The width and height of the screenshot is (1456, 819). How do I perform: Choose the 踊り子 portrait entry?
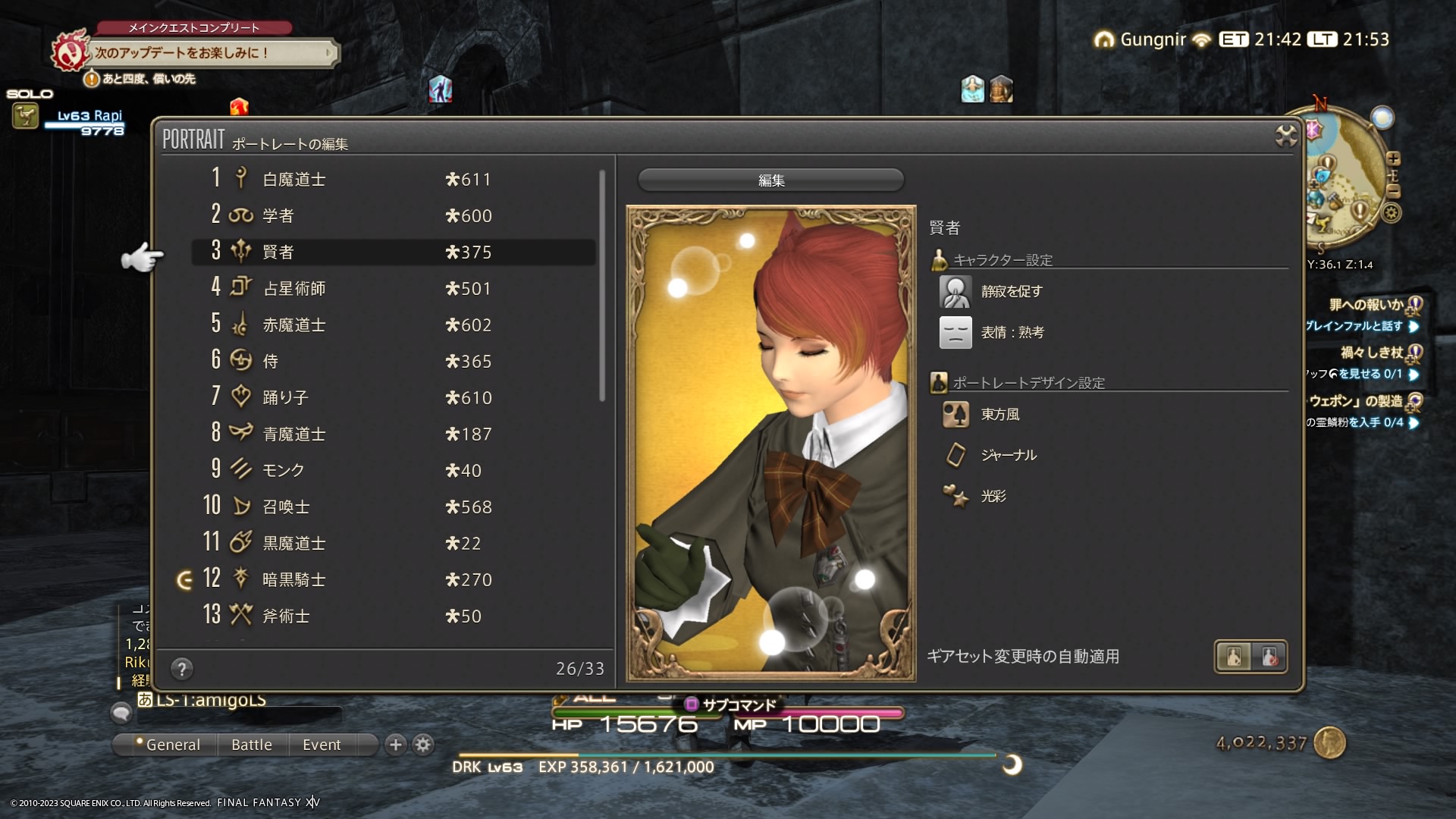pyautogui.click(x=379, y=398)
